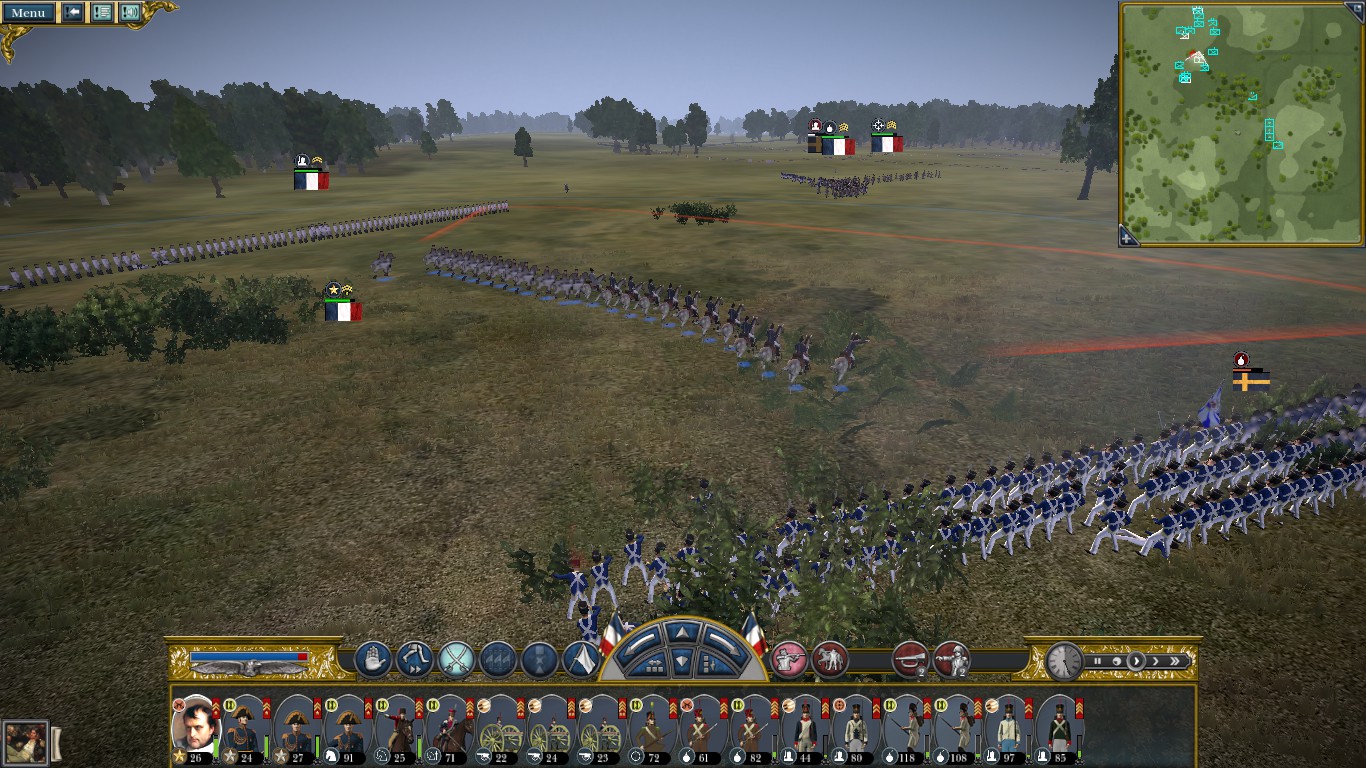The image size is (1366, 768).
Task: Set battle speed to fastest double arrows
Action: coord(1175,661)
